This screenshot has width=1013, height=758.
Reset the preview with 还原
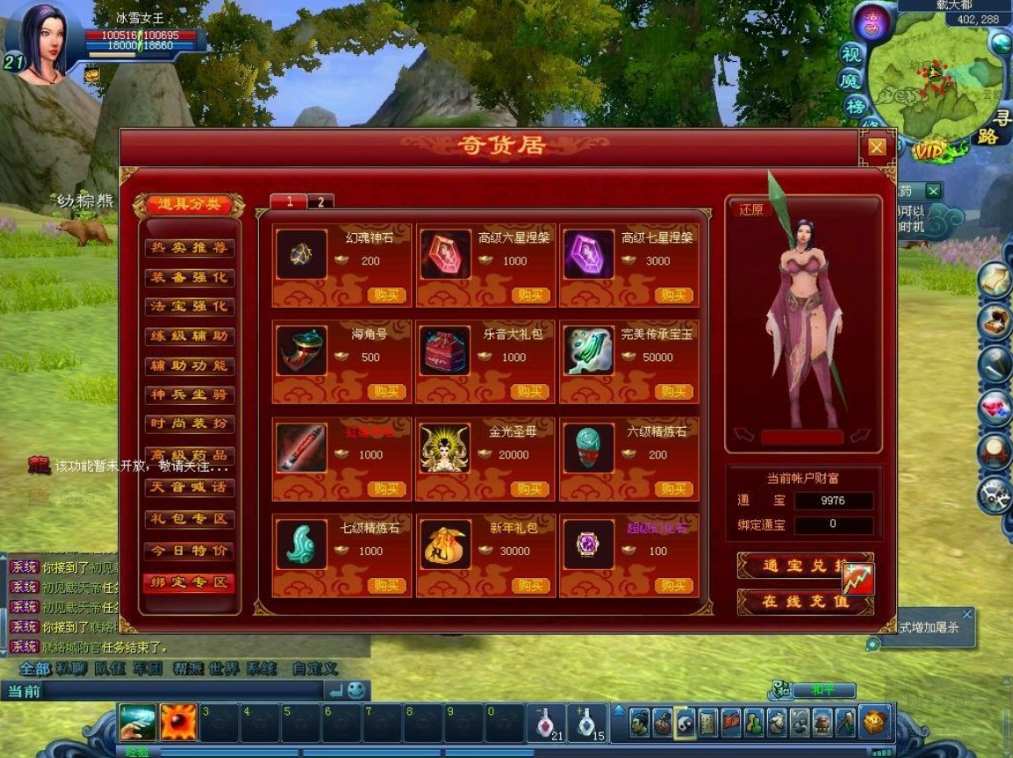click(751, 210)
